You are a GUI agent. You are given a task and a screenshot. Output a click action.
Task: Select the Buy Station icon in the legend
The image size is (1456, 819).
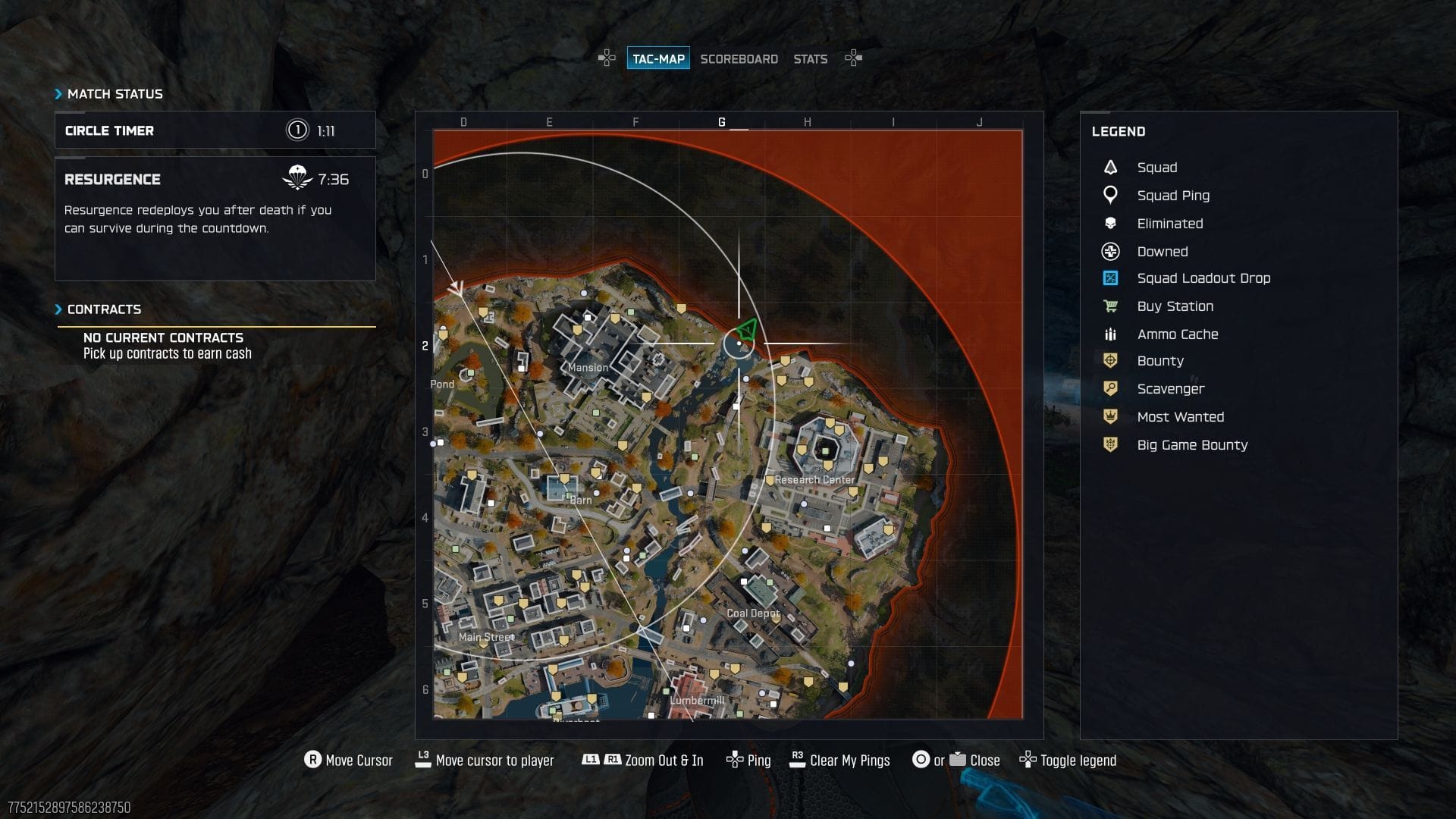pyautogui.click(x=1109, y=306)
